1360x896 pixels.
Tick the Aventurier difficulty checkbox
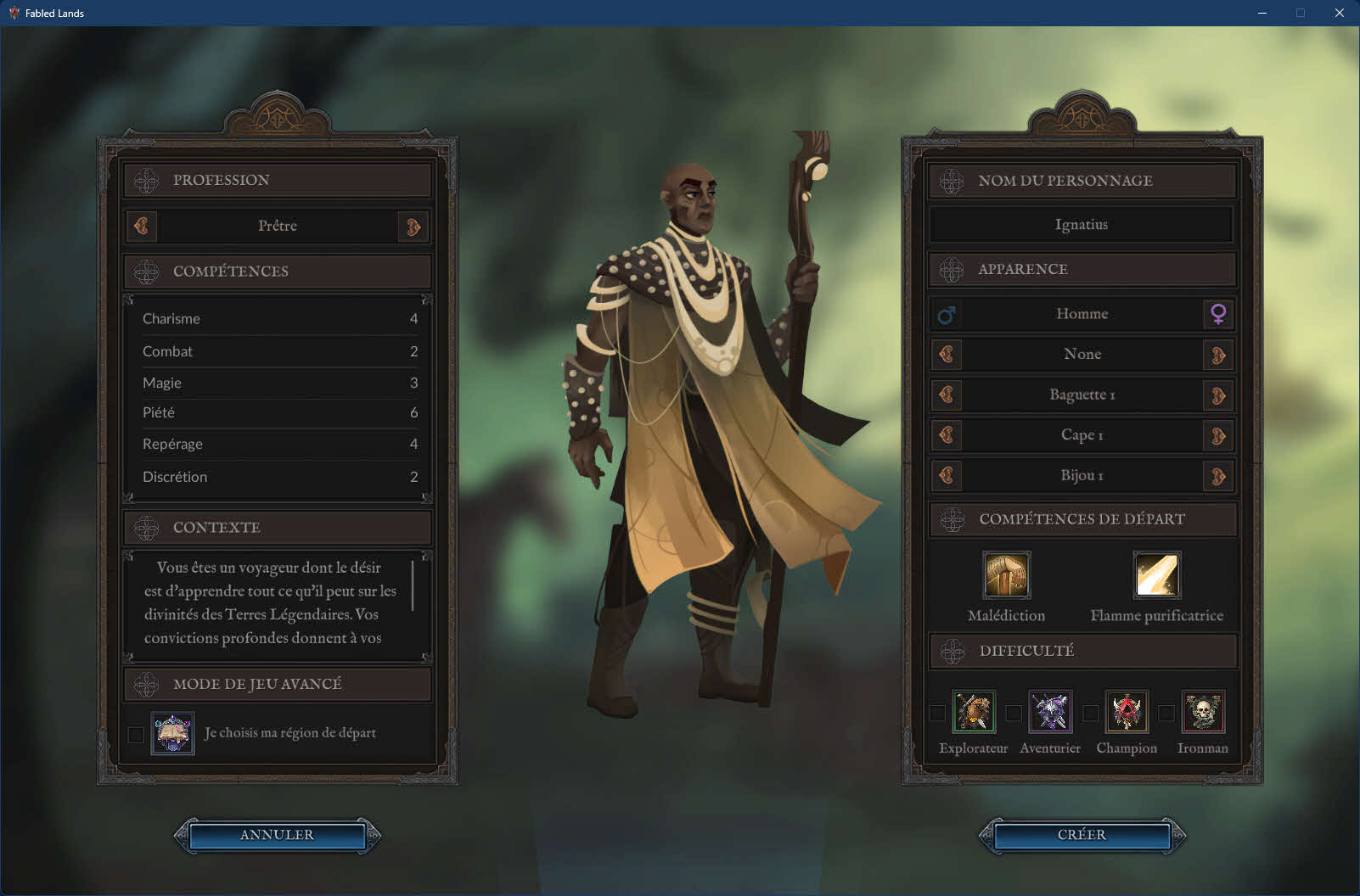1014,713
